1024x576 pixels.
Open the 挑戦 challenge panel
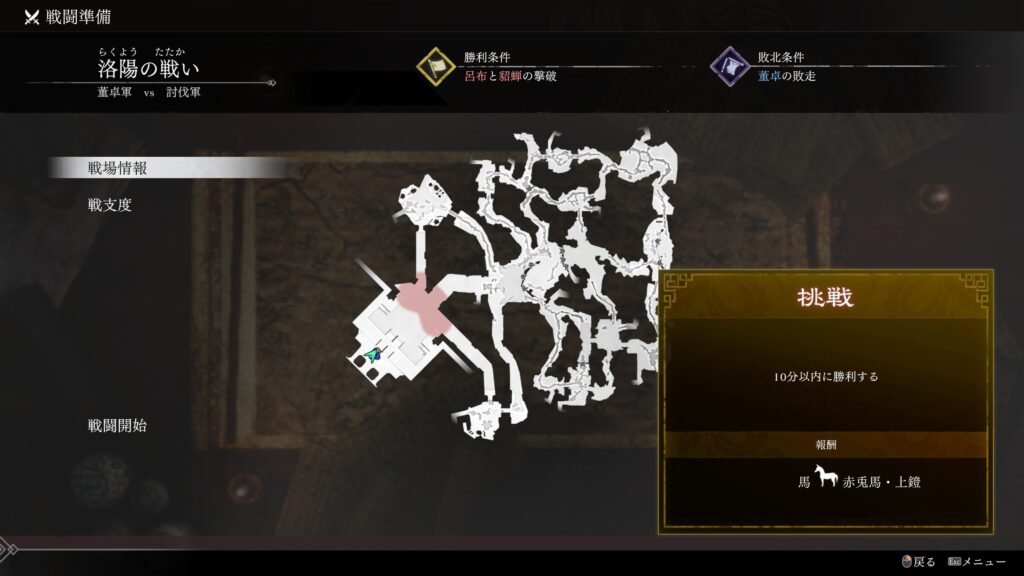[826, 297]
